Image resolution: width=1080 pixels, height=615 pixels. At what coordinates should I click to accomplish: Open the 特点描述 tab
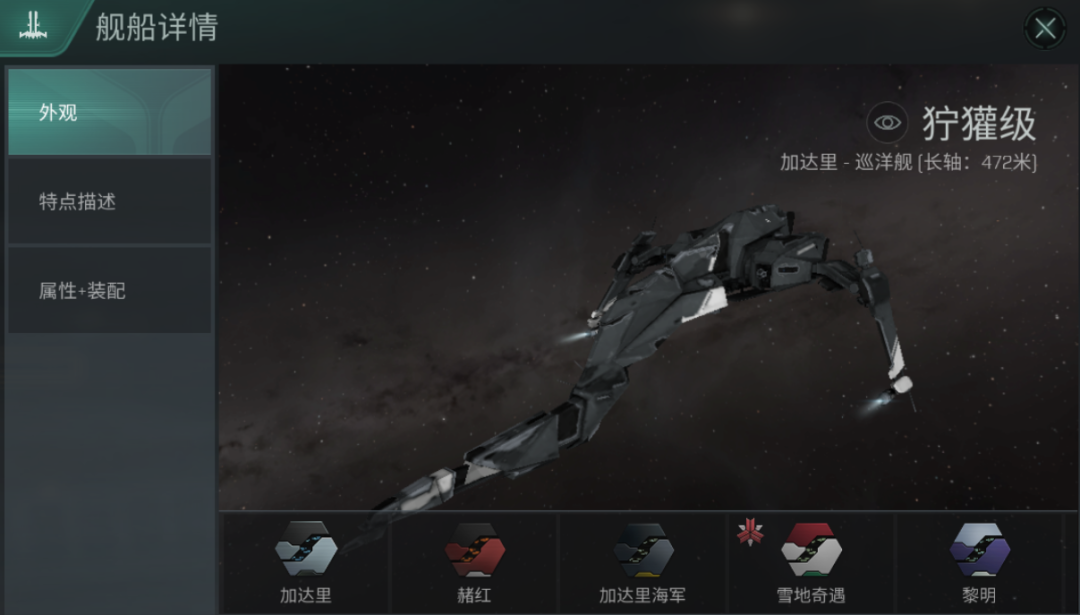click(x=109, y=201)
